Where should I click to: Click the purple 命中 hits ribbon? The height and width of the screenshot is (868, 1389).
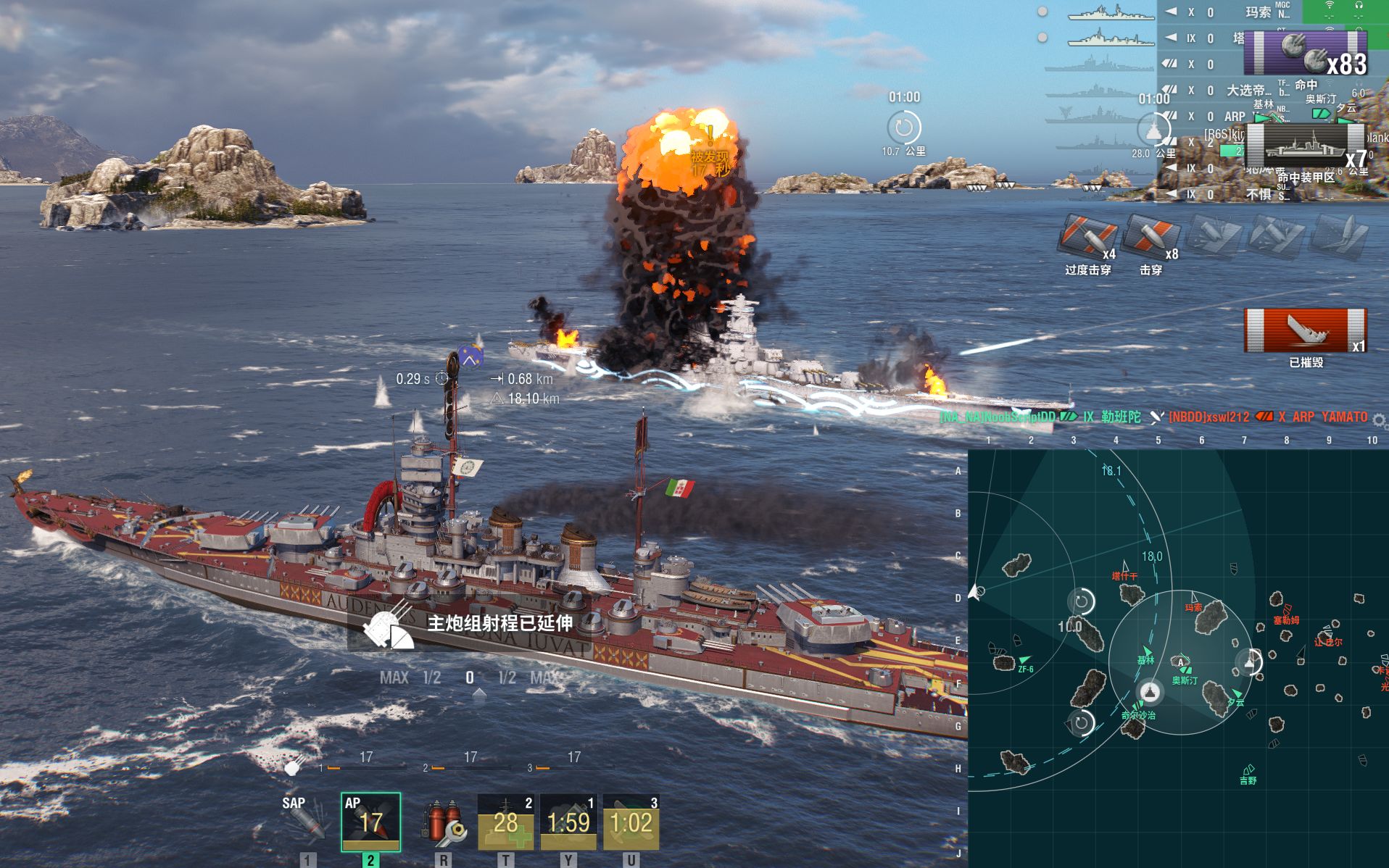pos(1305,54)
